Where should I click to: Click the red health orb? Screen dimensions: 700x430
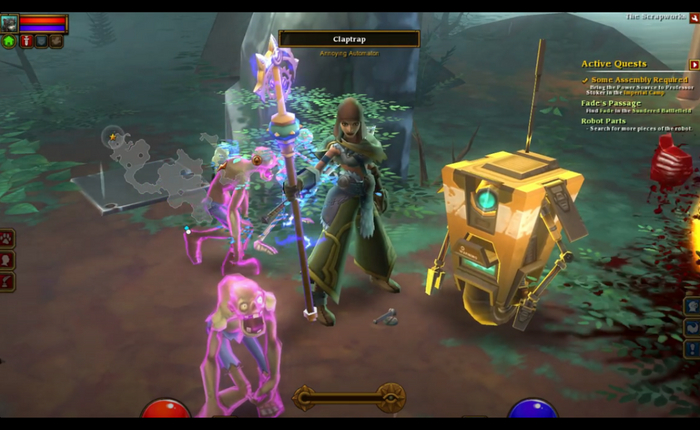point(166,410)
